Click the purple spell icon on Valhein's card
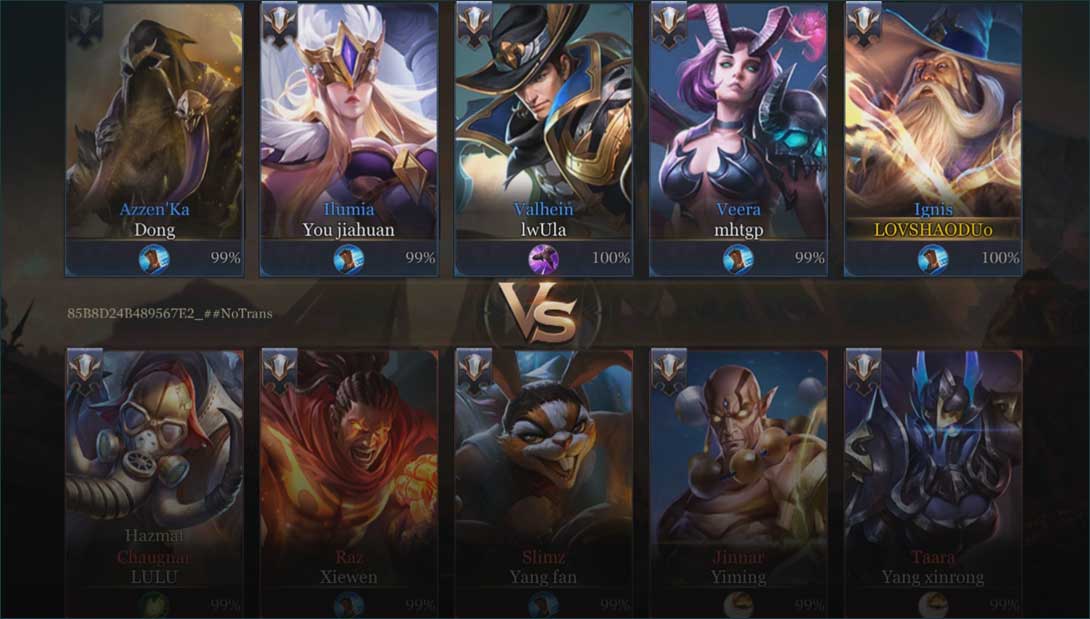Screen dimensions: 1090x619 coord(543,259)
